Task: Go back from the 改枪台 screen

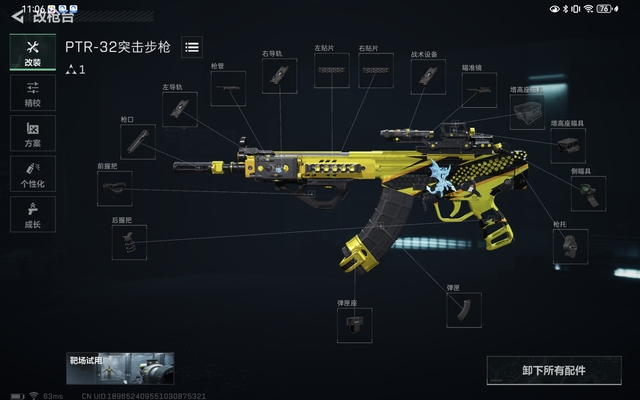Action: [17, 17]
